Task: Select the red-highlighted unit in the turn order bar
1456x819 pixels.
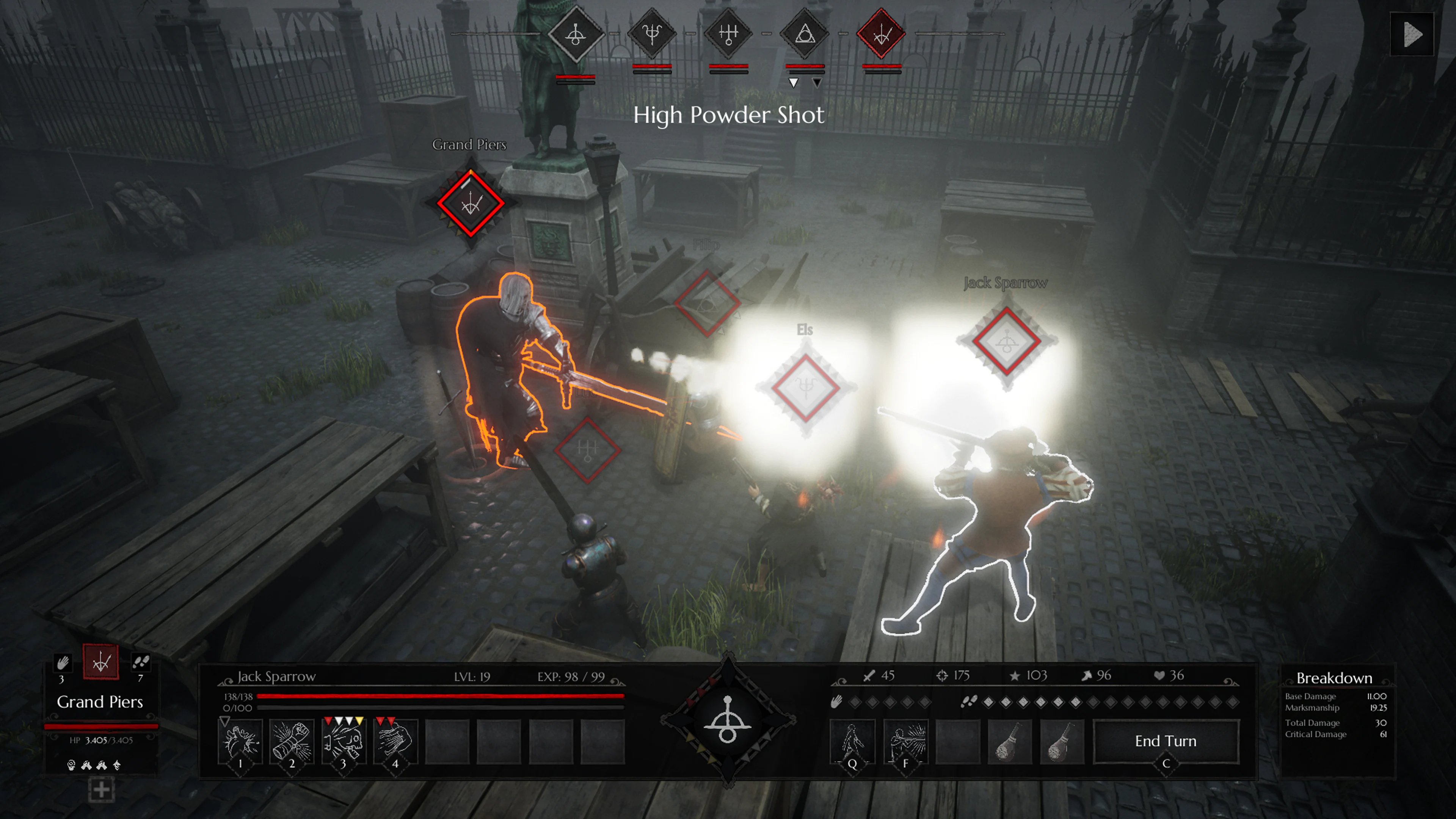Action: tap(882, 36)
